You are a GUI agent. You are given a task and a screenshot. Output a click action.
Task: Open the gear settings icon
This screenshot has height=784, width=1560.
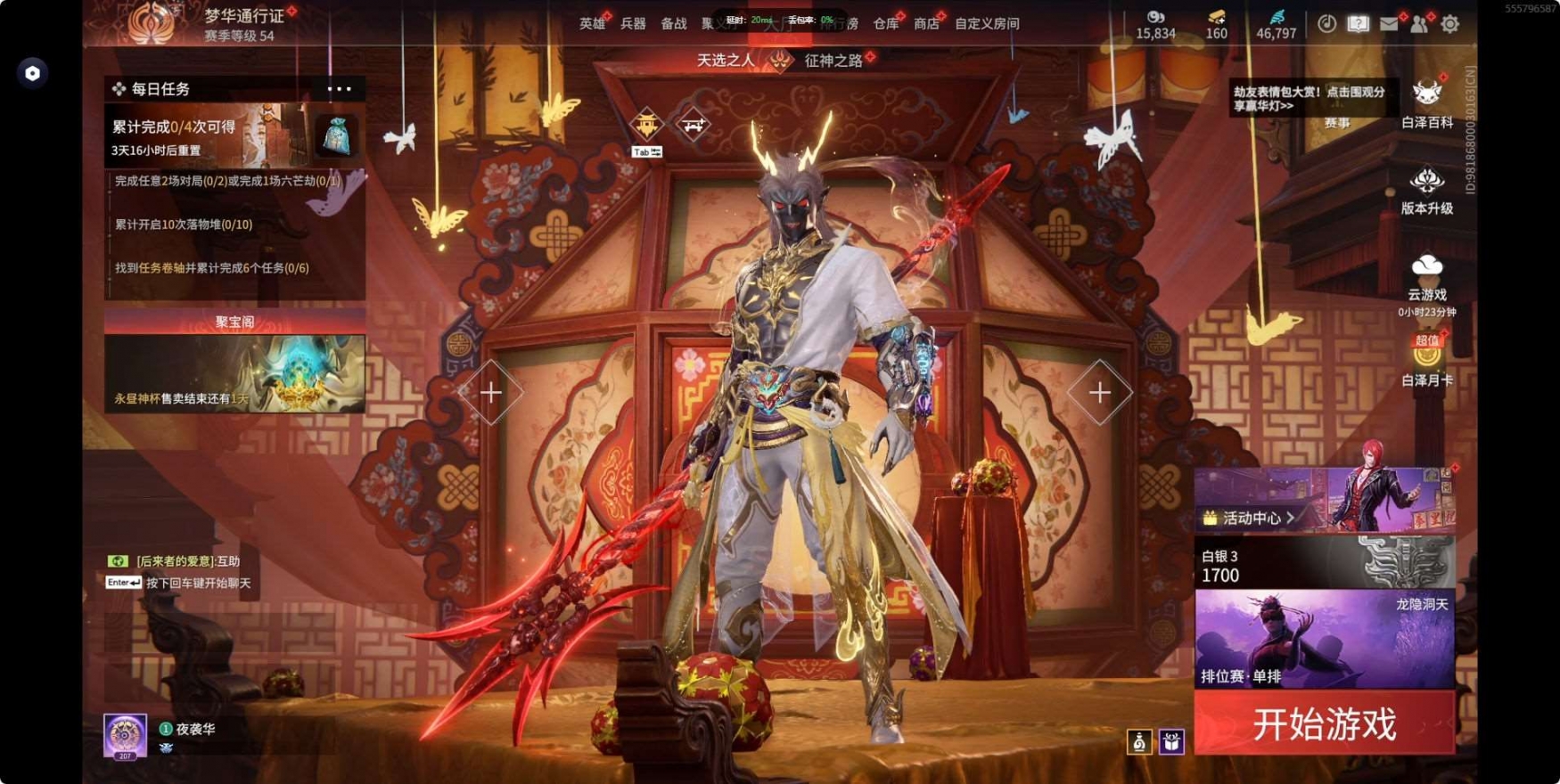(1449, 24)
